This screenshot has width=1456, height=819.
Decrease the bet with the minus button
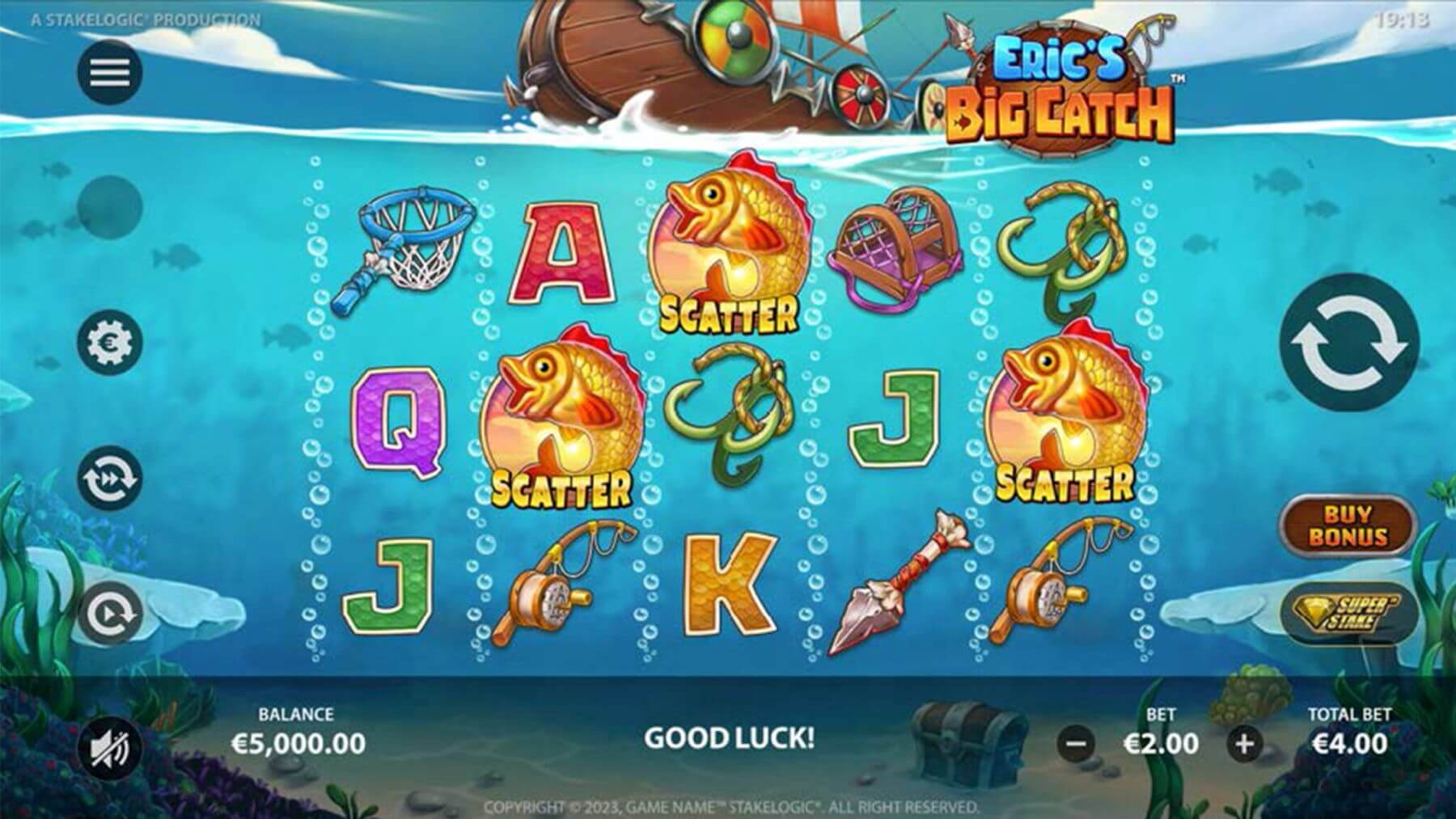pyautogui.click(x=1077, y=743)
